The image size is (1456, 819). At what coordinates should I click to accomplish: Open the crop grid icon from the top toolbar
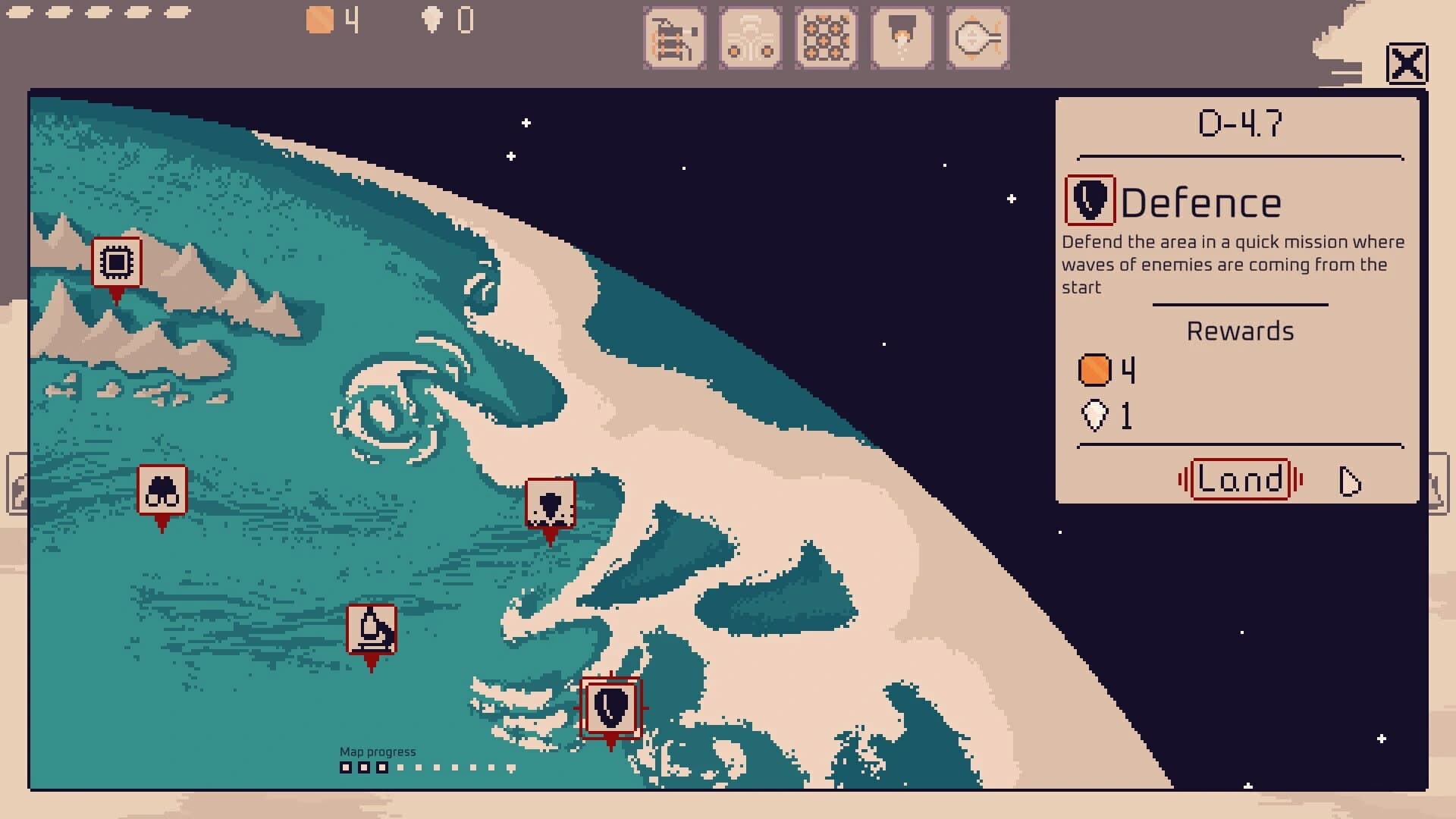pos(827,36)
